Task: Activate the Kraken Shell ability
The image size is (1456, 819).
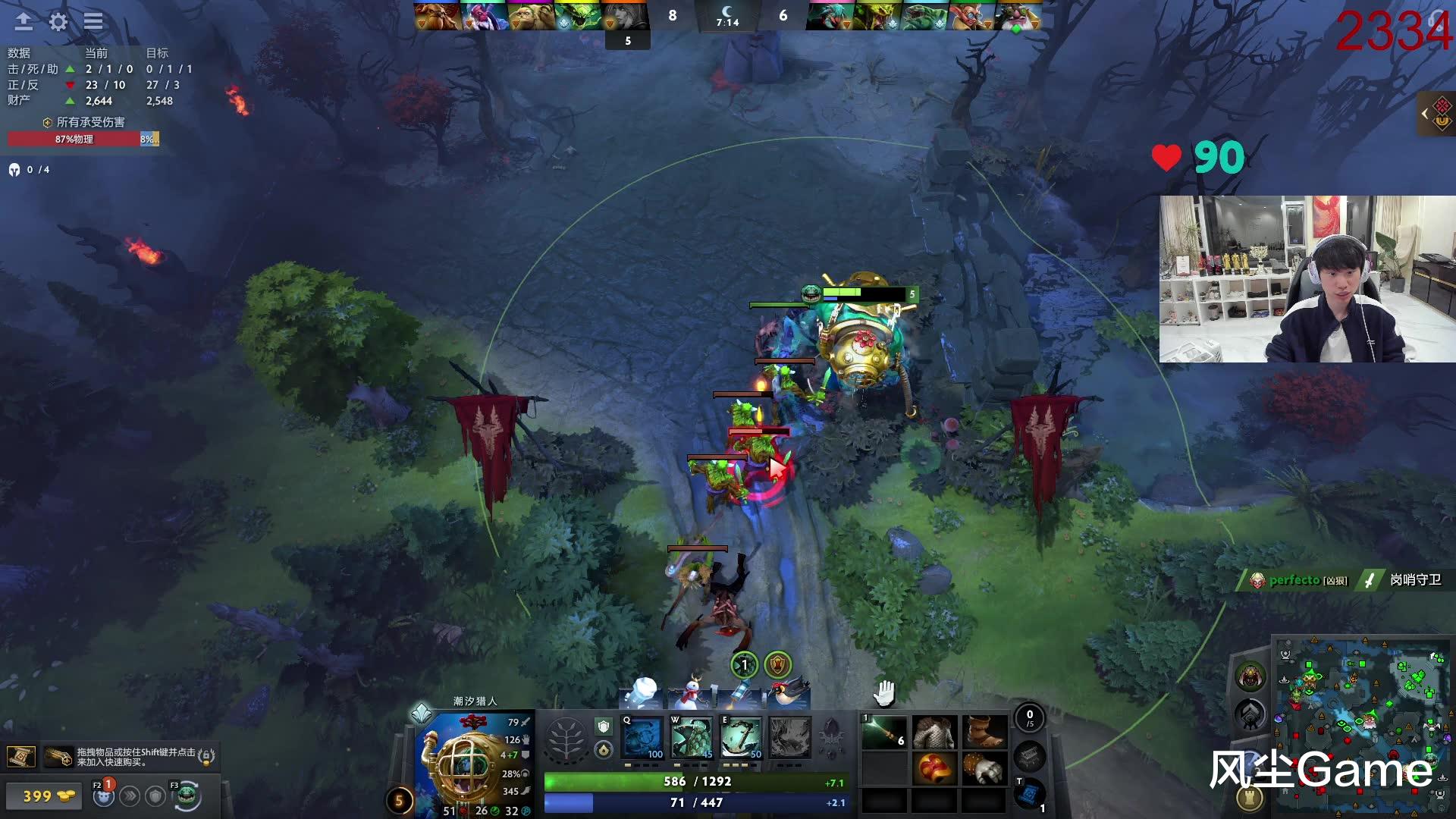Action: pyautogui.click(x=692, y=737)
